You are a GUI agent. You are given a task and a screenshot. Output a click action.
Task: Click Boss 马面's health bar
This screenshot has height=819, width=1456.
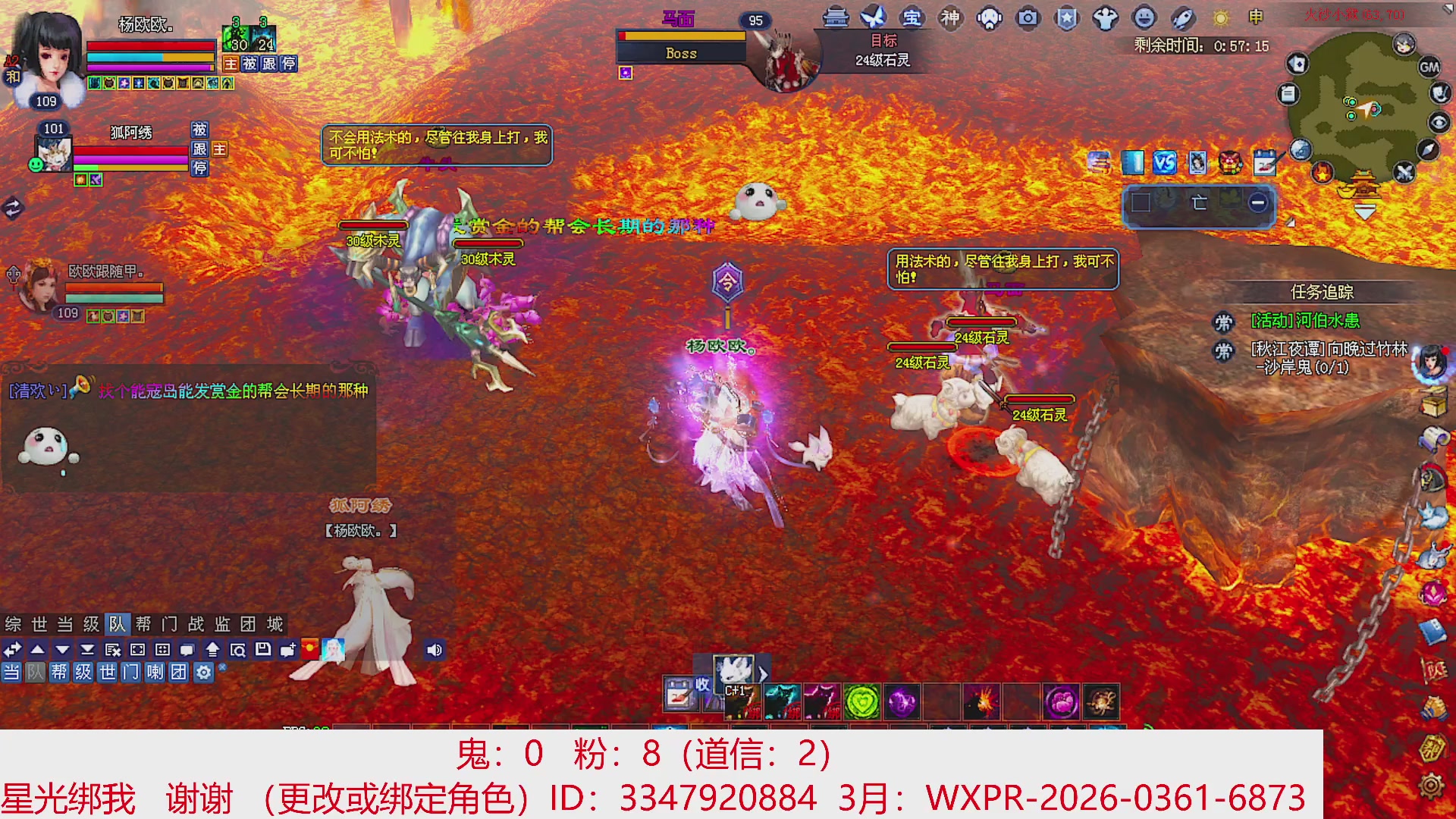pos(679,34)
